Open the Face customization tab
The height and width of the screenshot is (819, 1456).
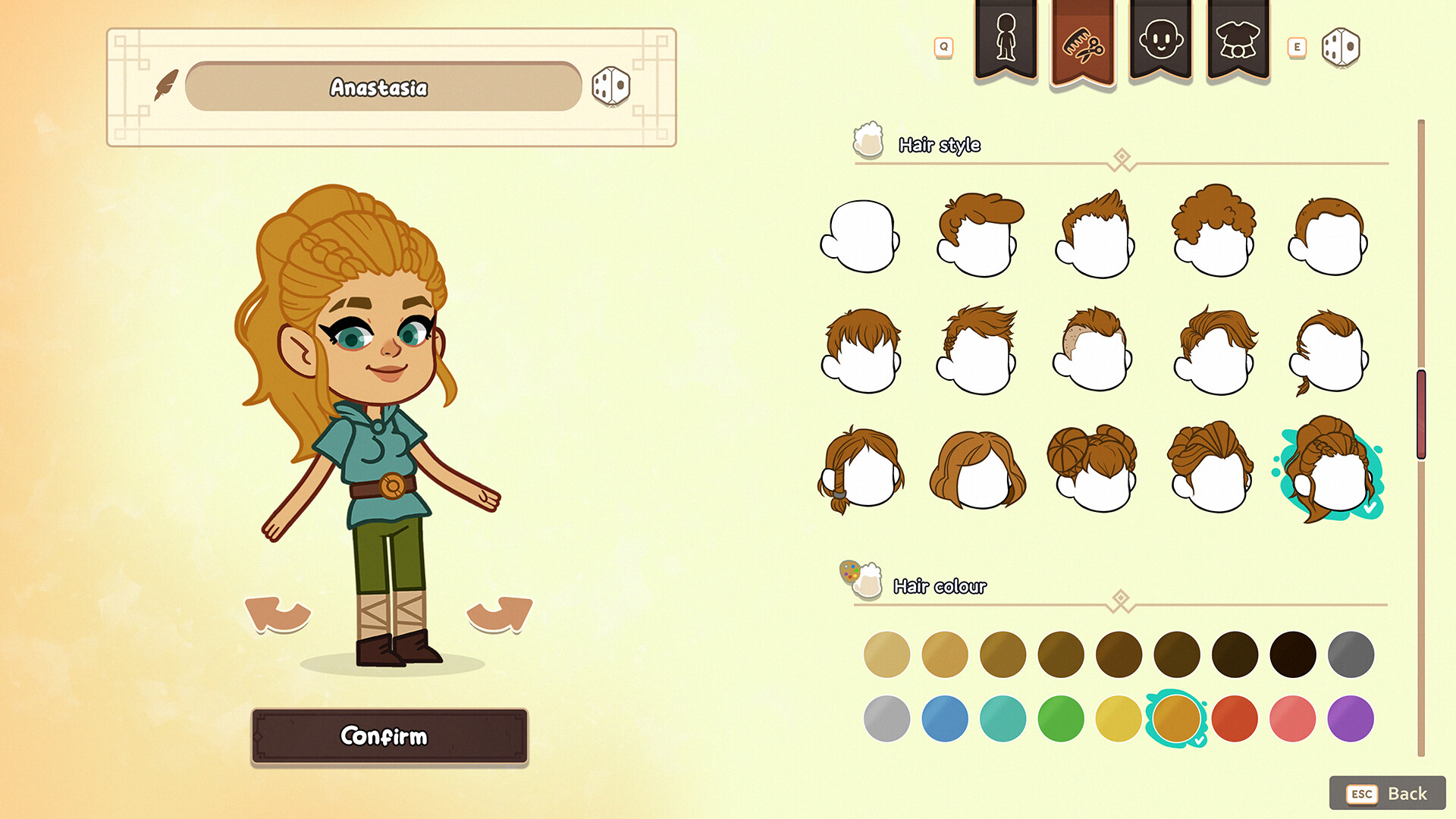1161,39
